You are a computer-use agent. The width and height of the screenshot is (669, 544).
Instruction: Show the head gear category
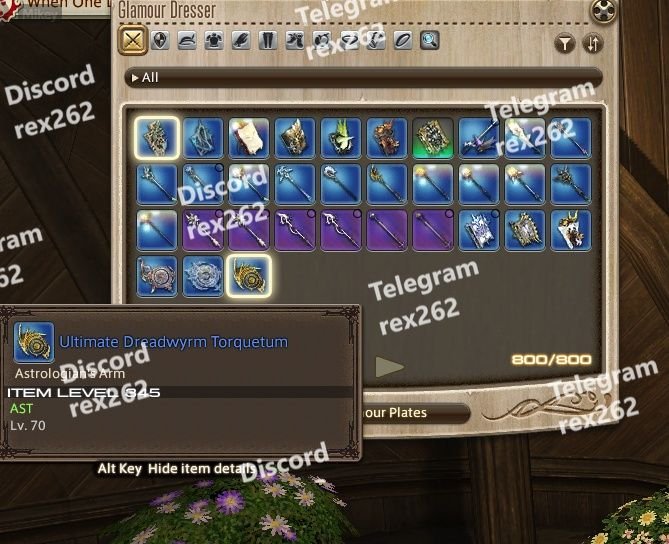pos(187,41)
